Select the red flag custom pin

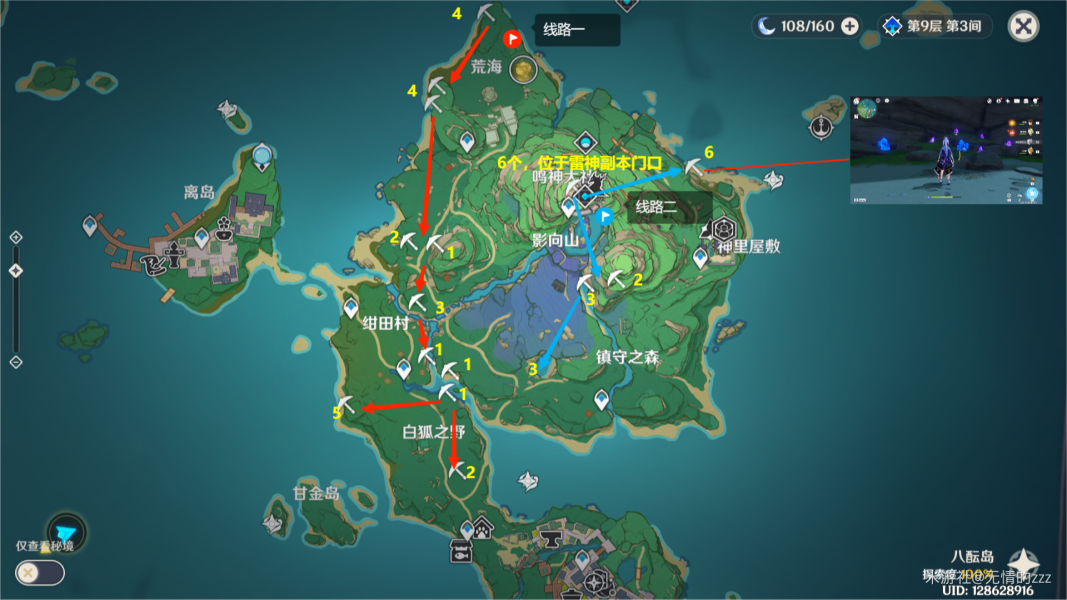click(513, 40)
